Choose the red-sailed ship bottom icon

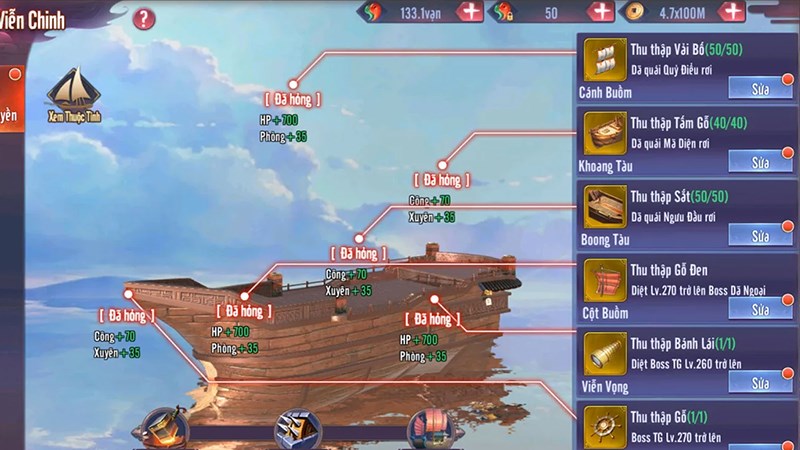tap(432, 430)
